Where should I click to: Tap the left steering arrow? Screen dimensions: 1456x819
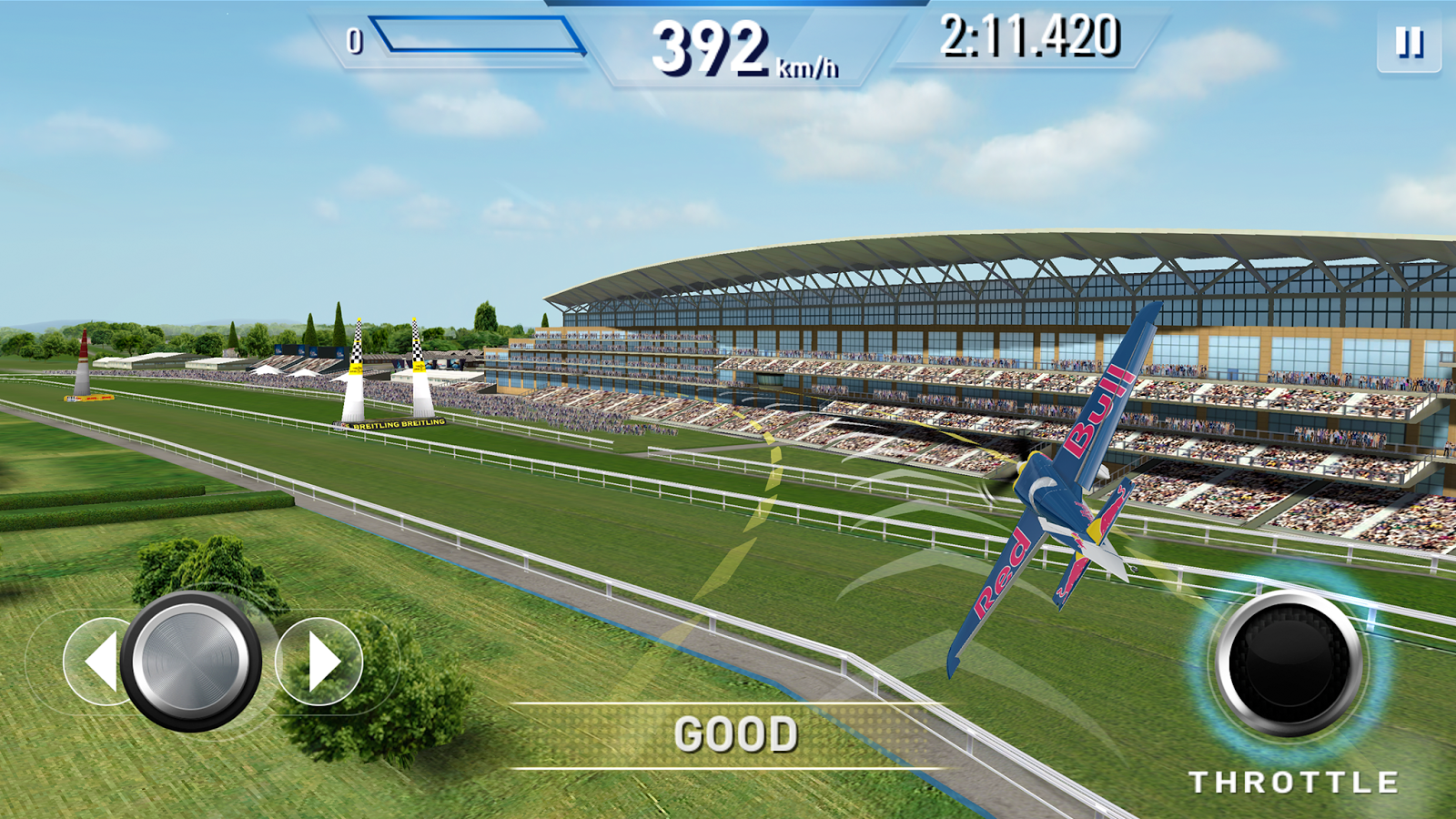[x=97, y=662]
